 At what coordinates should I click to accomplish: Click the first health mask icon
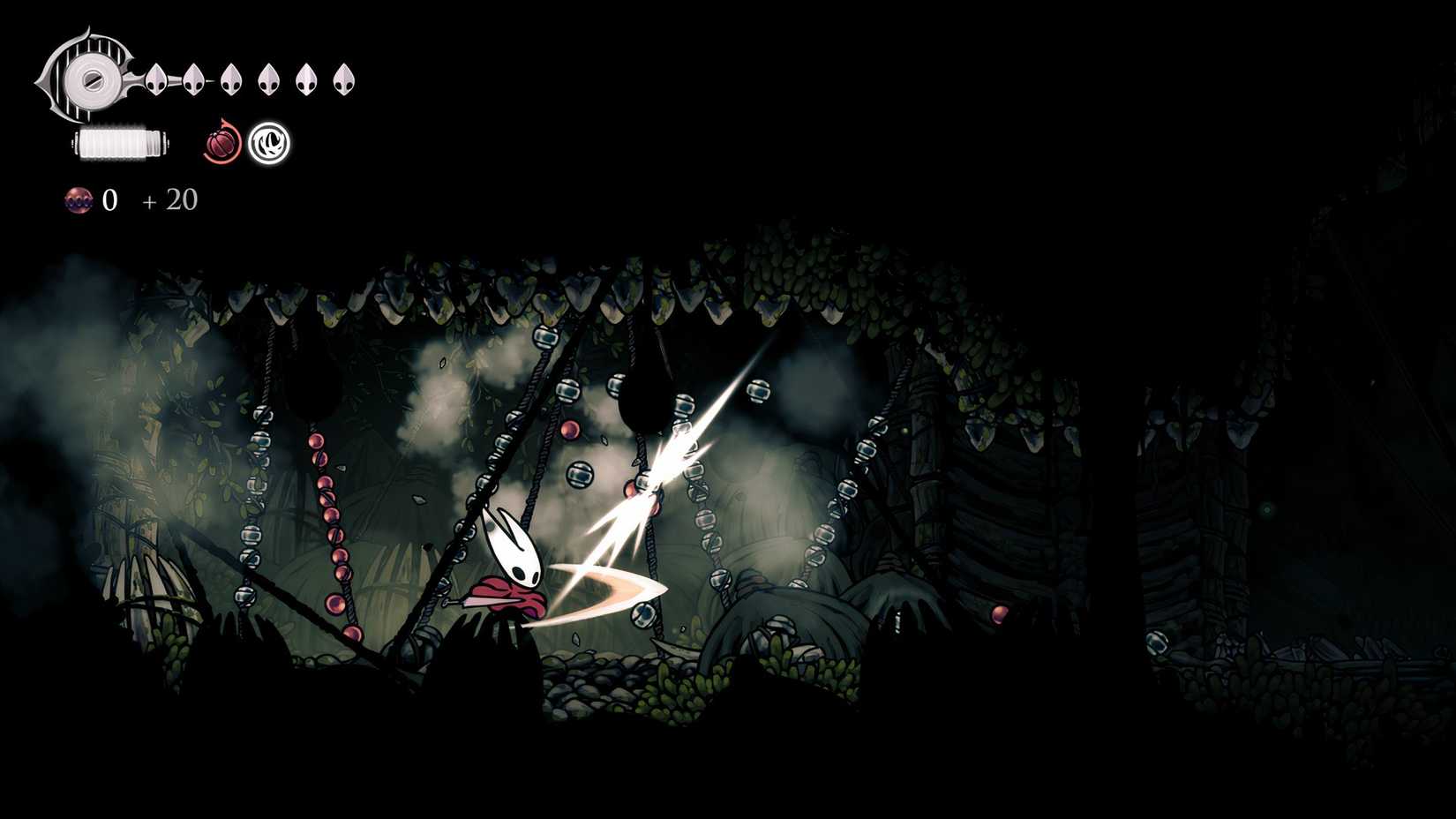click(x=157, y=80)
